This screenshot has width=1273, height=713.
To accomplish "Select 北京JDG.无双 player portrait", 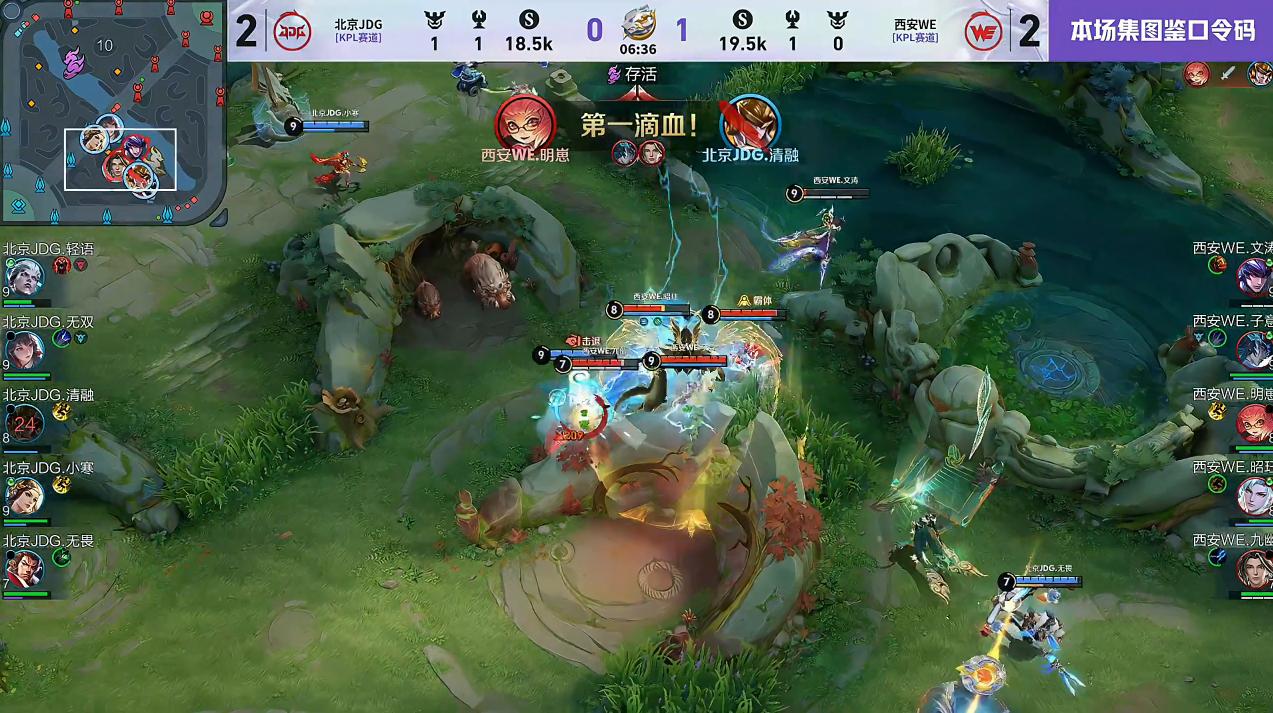I will pos(24,350).
